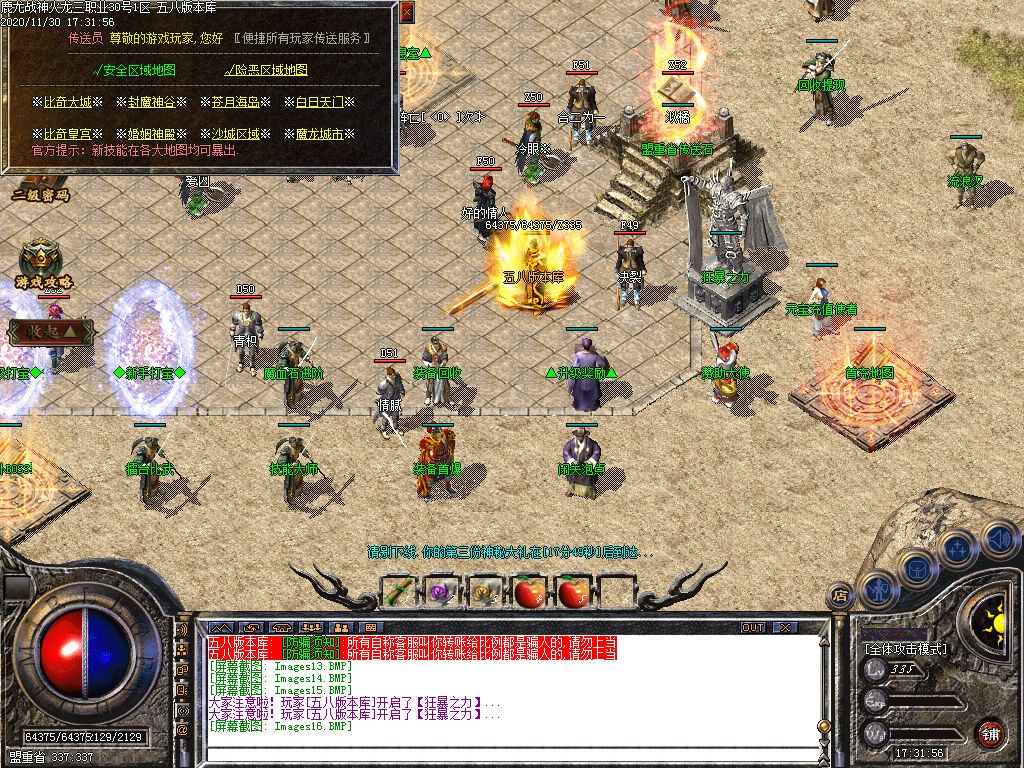Open the bag inventory round button
Image resolution: width=1024 pixels, height=768 pixels.
coord(916,567)
